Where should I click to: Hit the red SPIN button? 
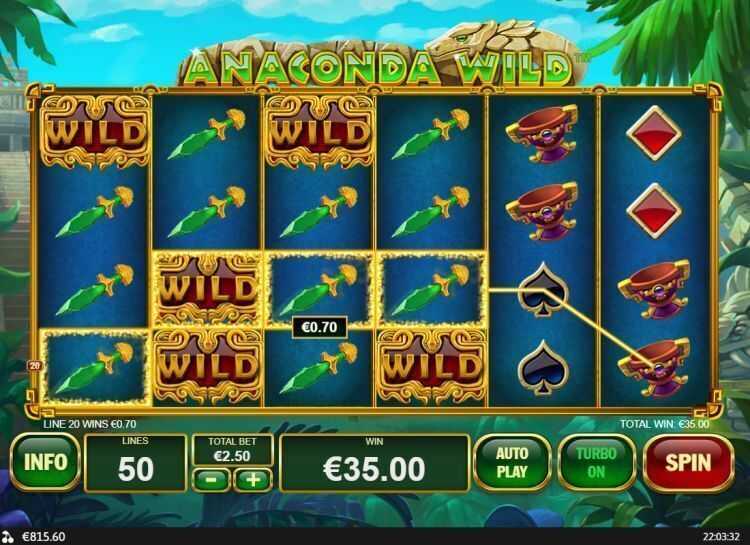tap(687, 463)
